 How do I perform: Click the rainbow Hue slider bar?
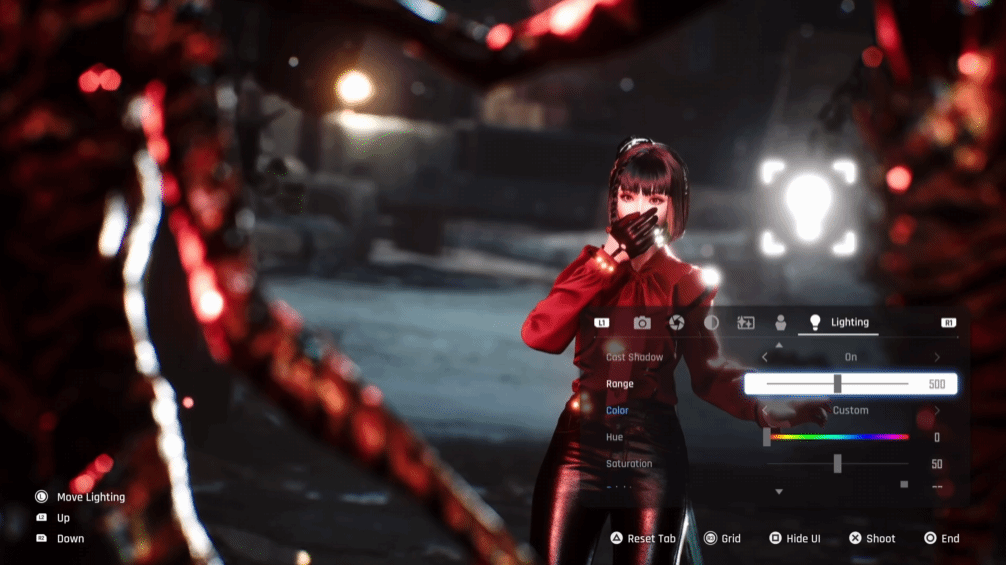point(839,437)
